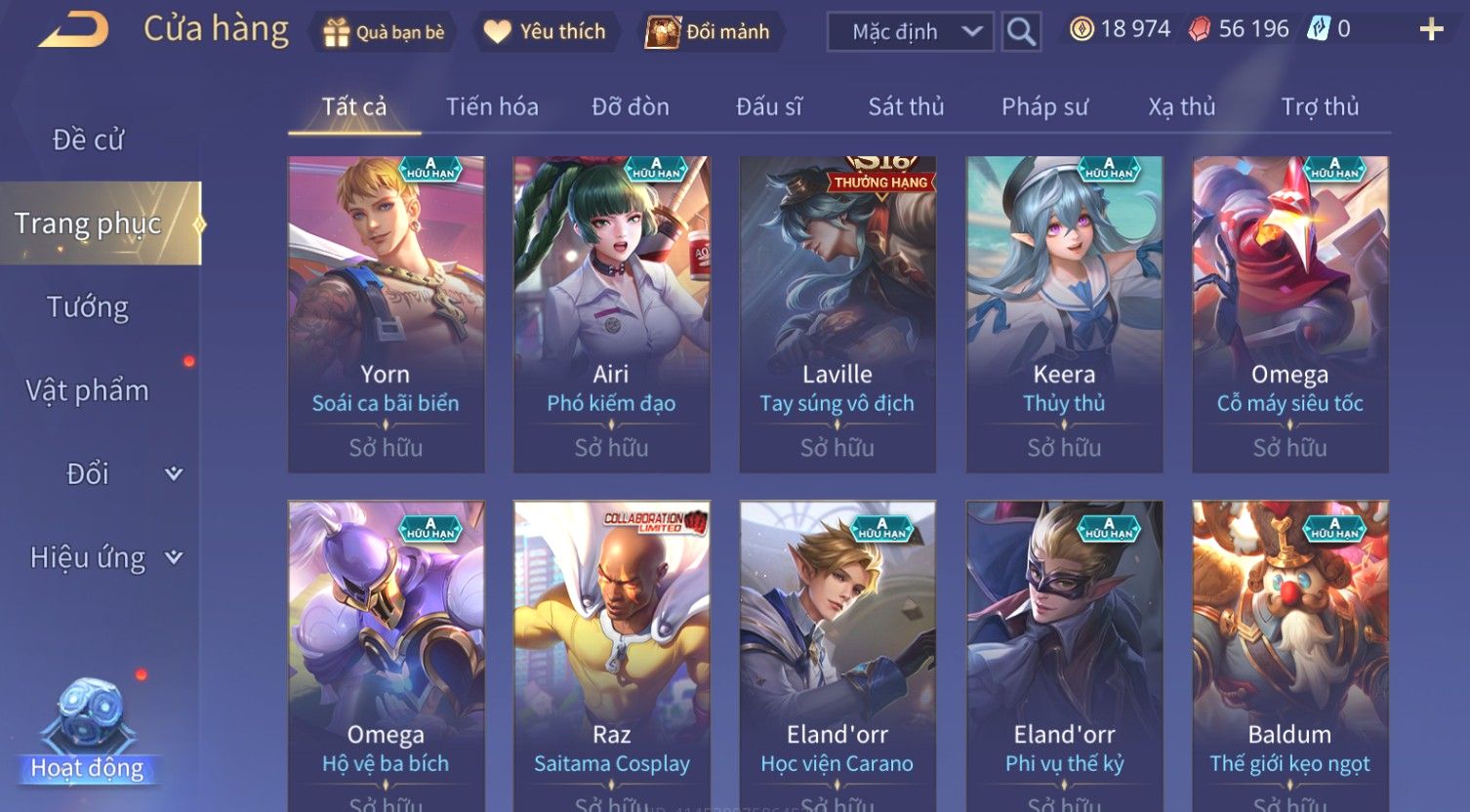Switch to the Đỡ đòn tab

(x=631, y=106)
